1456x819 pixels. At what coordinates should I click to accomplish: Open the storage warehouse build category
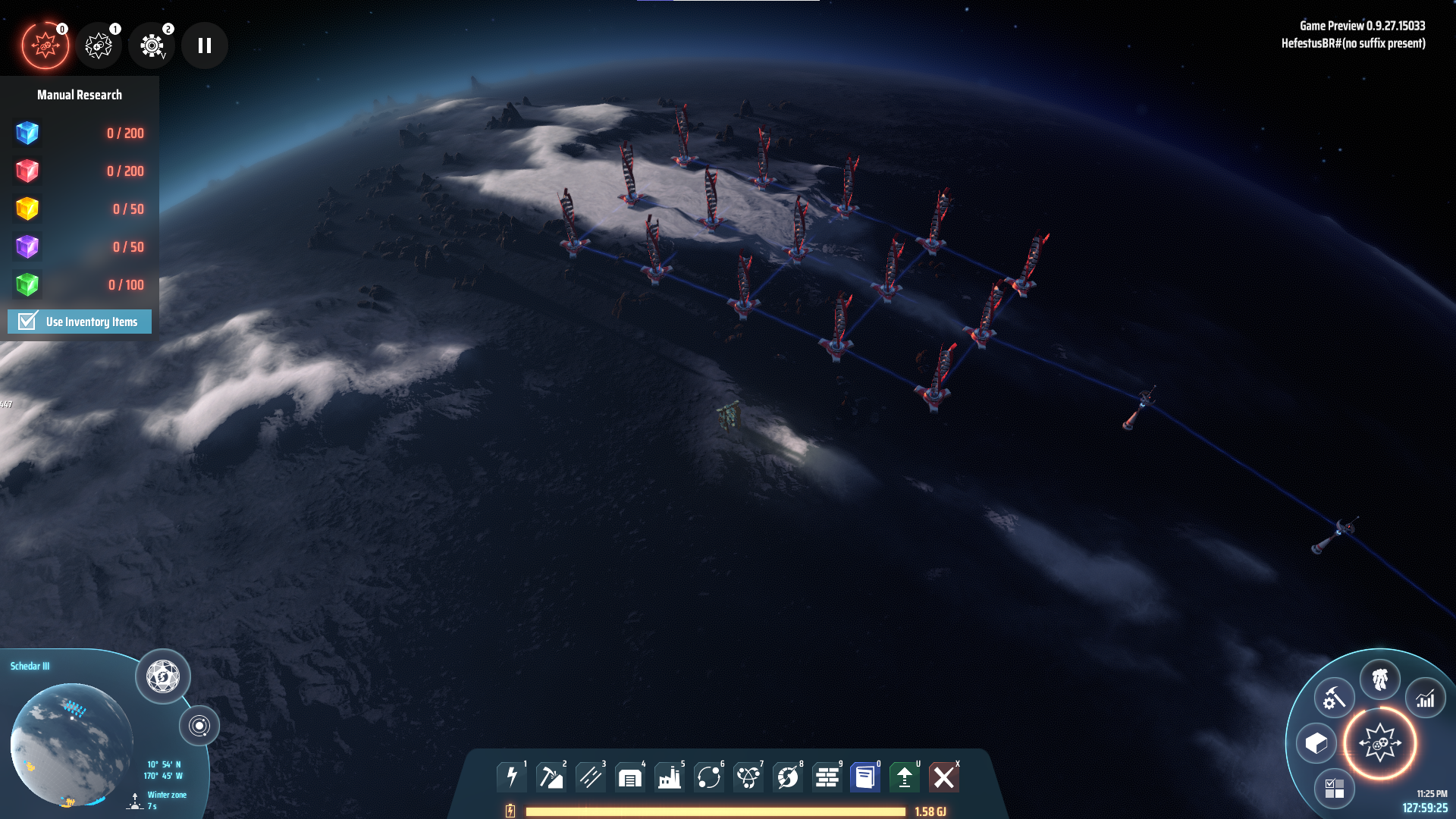coord(630,777)
